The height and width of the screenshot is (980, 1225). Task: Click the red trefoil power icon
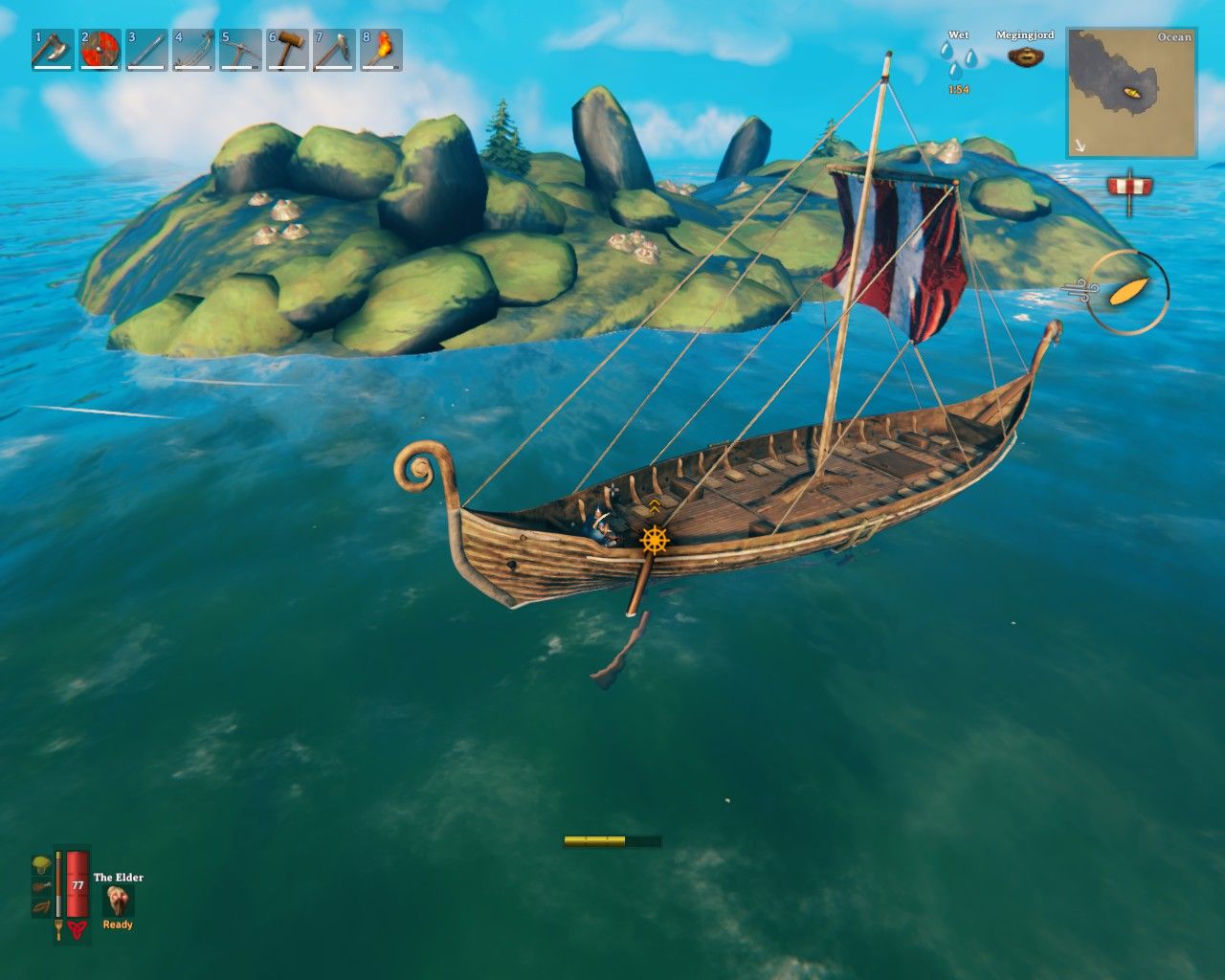pyautogui.click(x=77, y=929)
